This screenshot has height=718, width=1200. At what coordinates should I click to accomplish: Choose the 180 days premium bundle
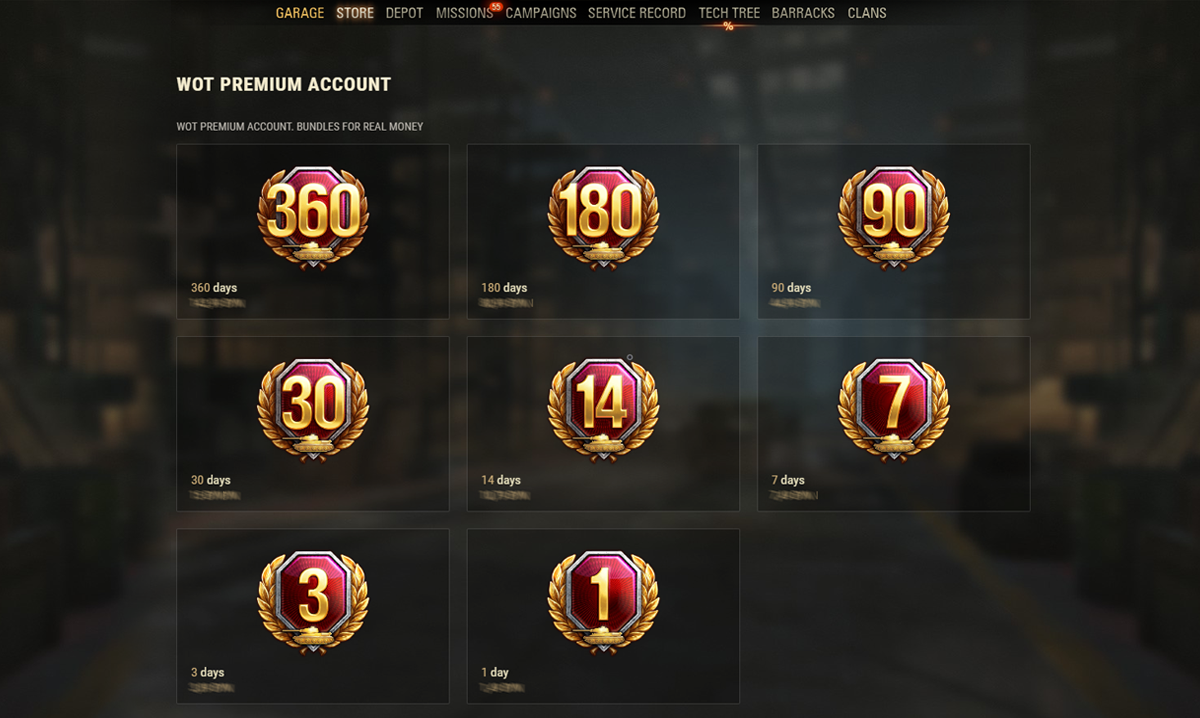[x=603, y=231]
